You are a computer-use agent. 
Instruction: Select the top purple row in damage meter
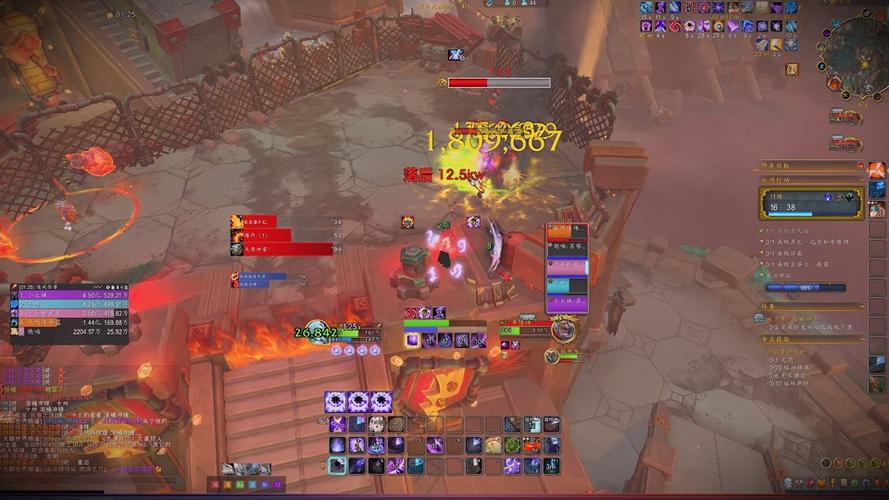70,295
